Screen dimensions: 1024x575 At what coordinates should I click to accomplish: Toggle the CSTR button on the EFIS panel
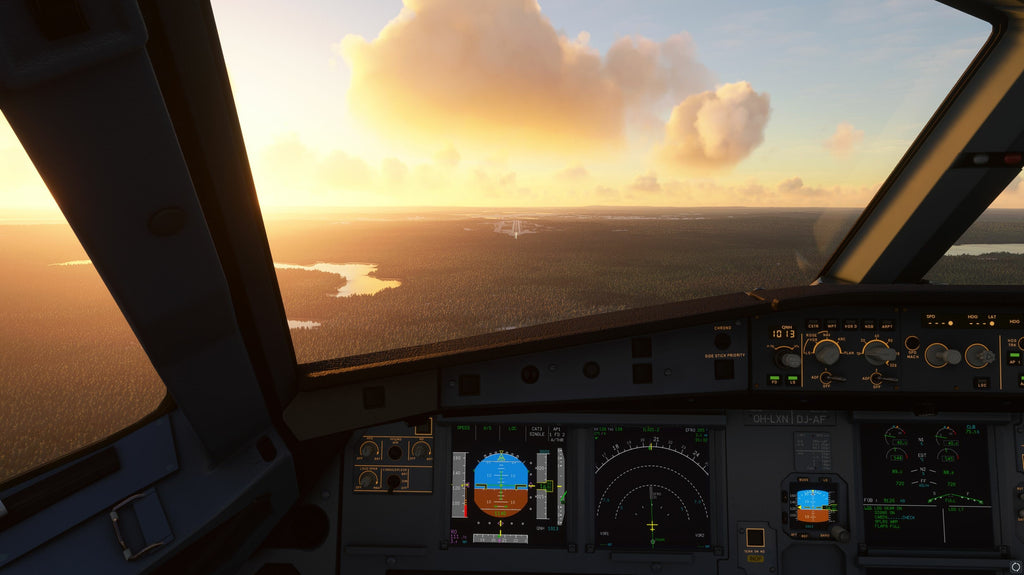point(813,327)
